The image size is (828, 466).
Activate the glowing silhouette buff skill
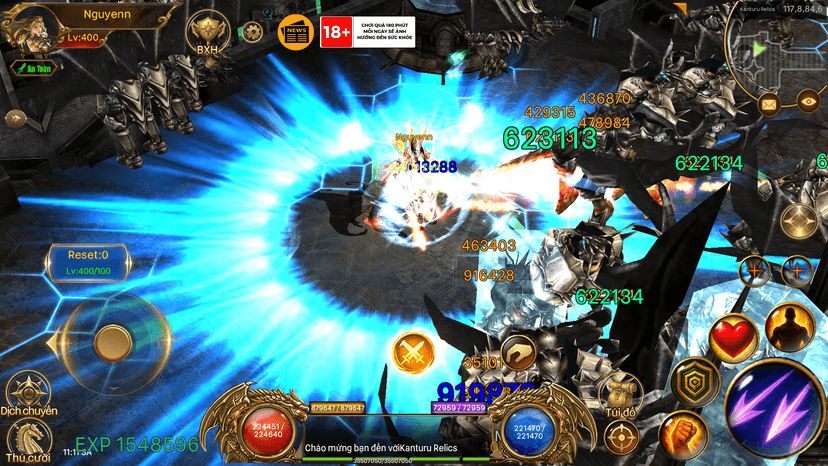789,327
